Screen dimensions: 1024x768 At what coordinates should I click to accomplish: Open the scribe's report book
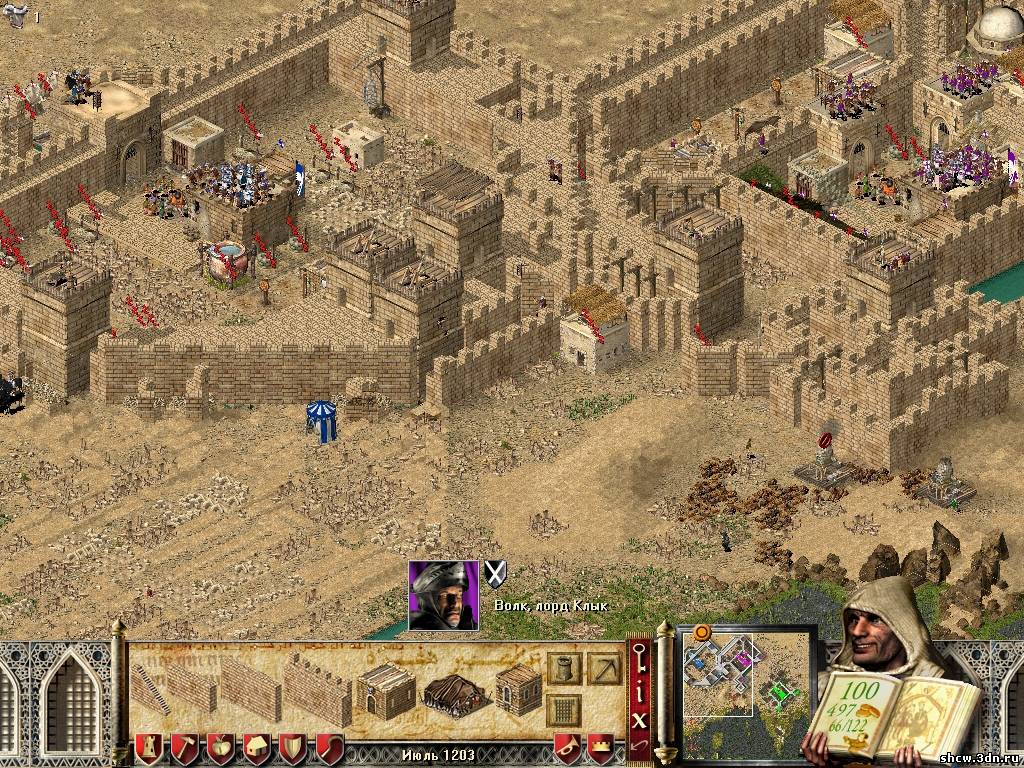[880, 710]
